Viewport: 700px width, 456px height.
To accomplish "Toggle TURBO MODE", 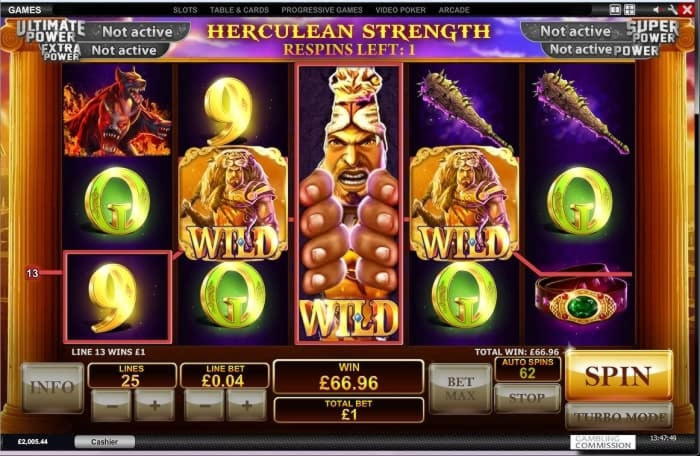I will click(618, 416).
